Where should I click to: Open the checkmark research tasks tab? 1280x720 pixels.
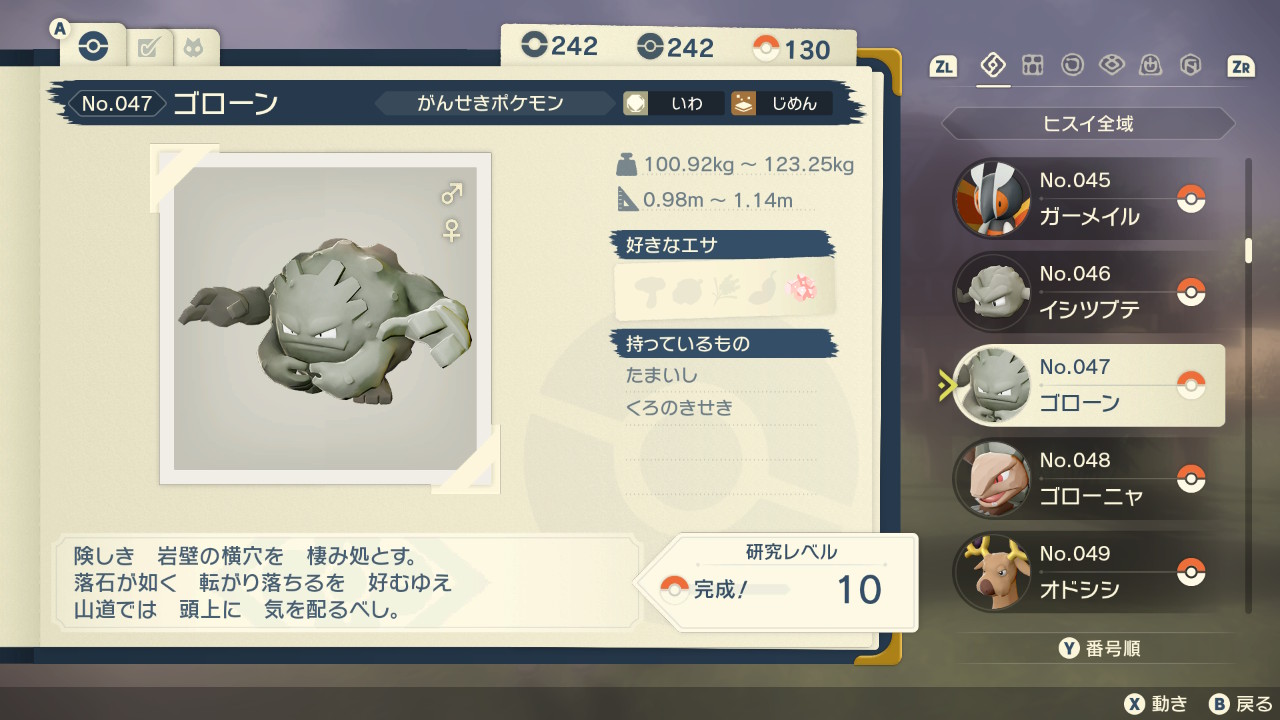click(x=148, y=47)
